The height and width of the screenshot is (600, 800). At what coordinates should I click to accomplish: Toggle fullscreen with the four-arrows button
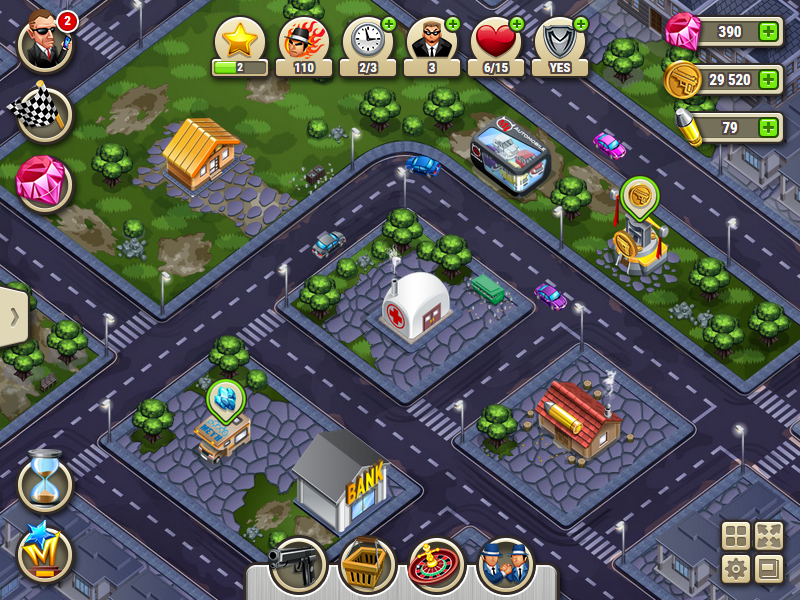(768, 536)
